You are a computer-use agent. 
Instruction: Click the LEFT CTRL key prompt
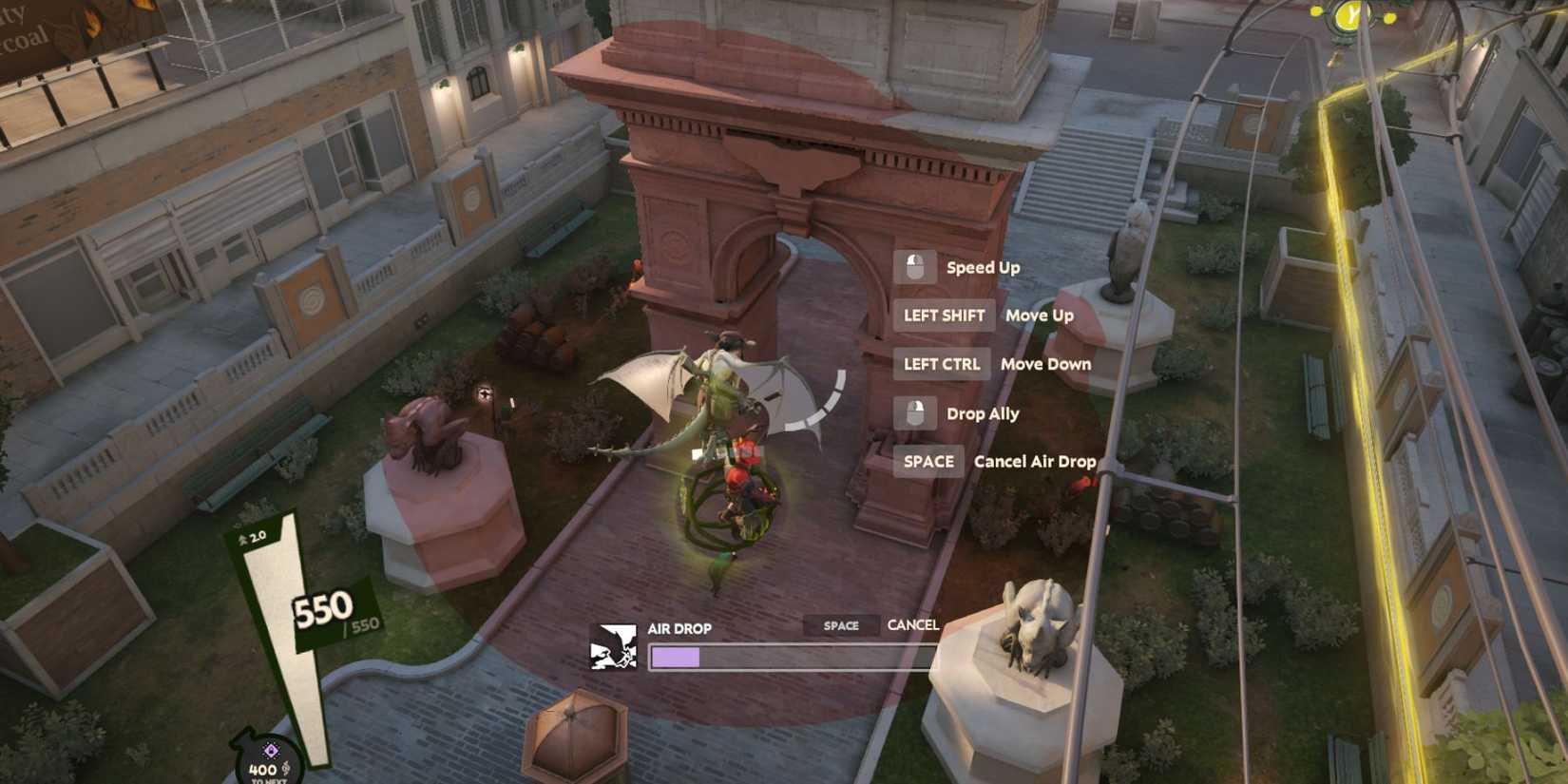(x=941, y=364)
